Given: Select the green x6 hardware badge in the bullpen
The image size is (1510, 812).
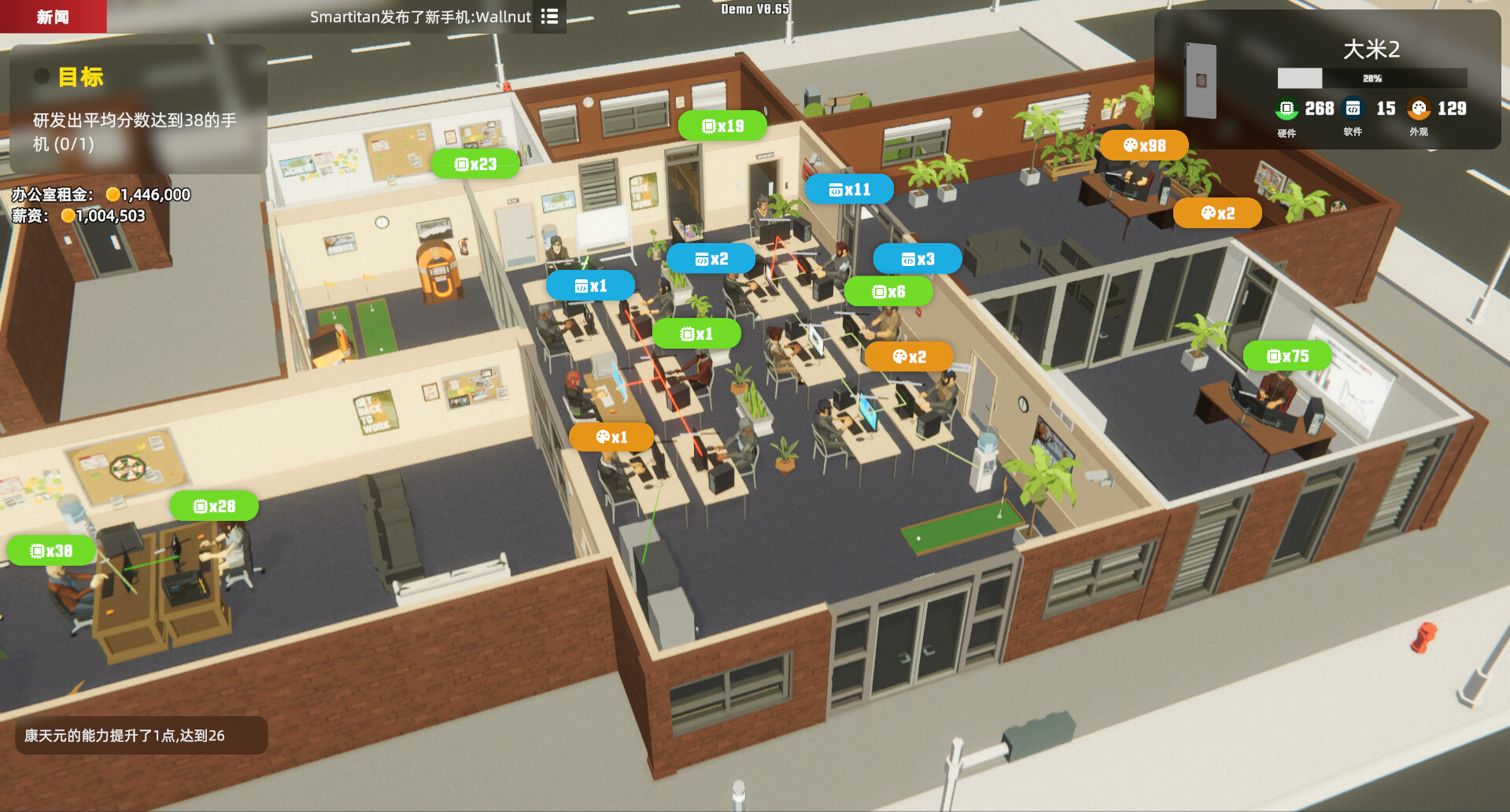Looking at the screenshot, I should point(889,291).
